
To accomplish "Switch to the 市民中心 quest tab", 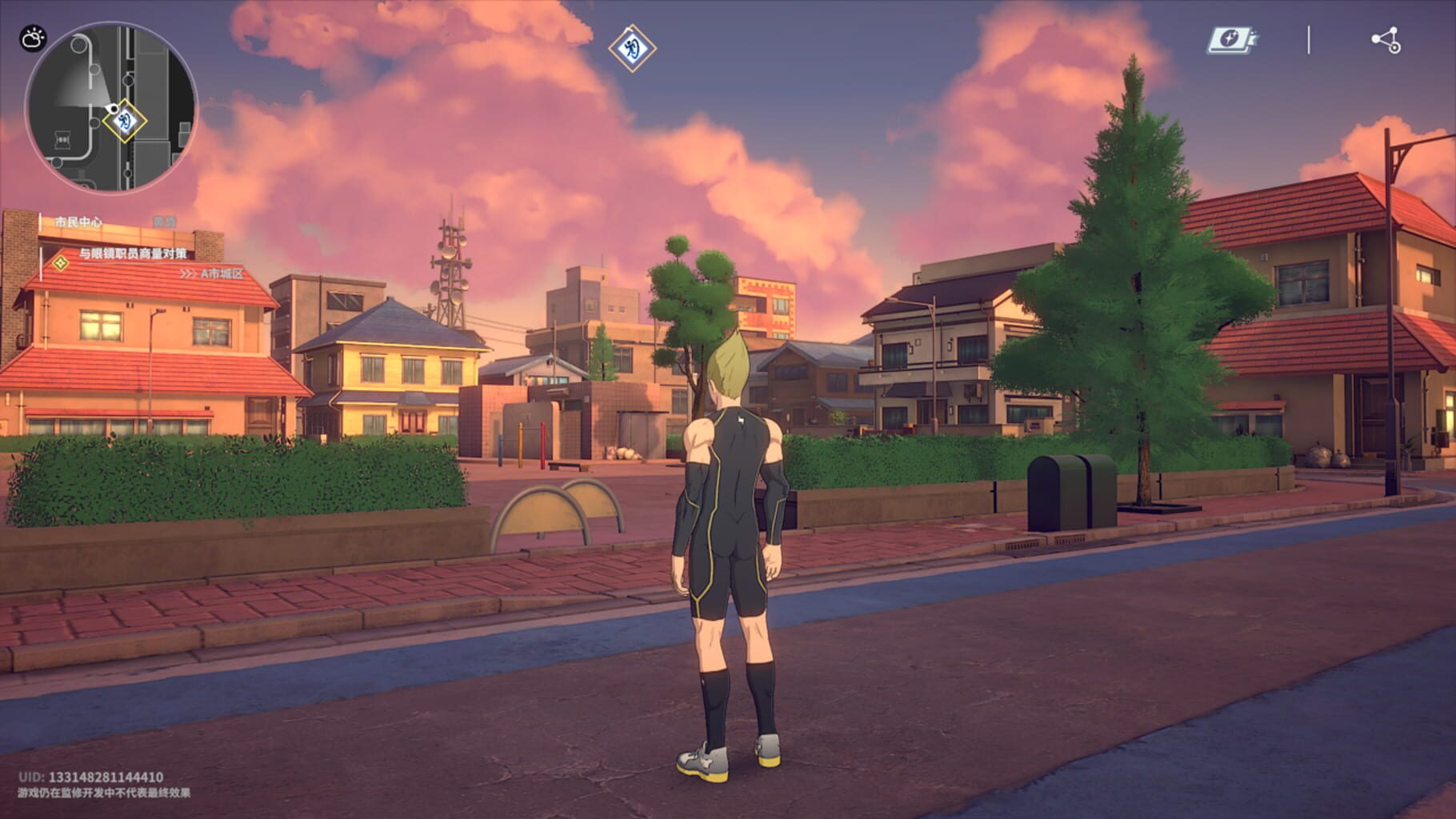I will 78,220.
